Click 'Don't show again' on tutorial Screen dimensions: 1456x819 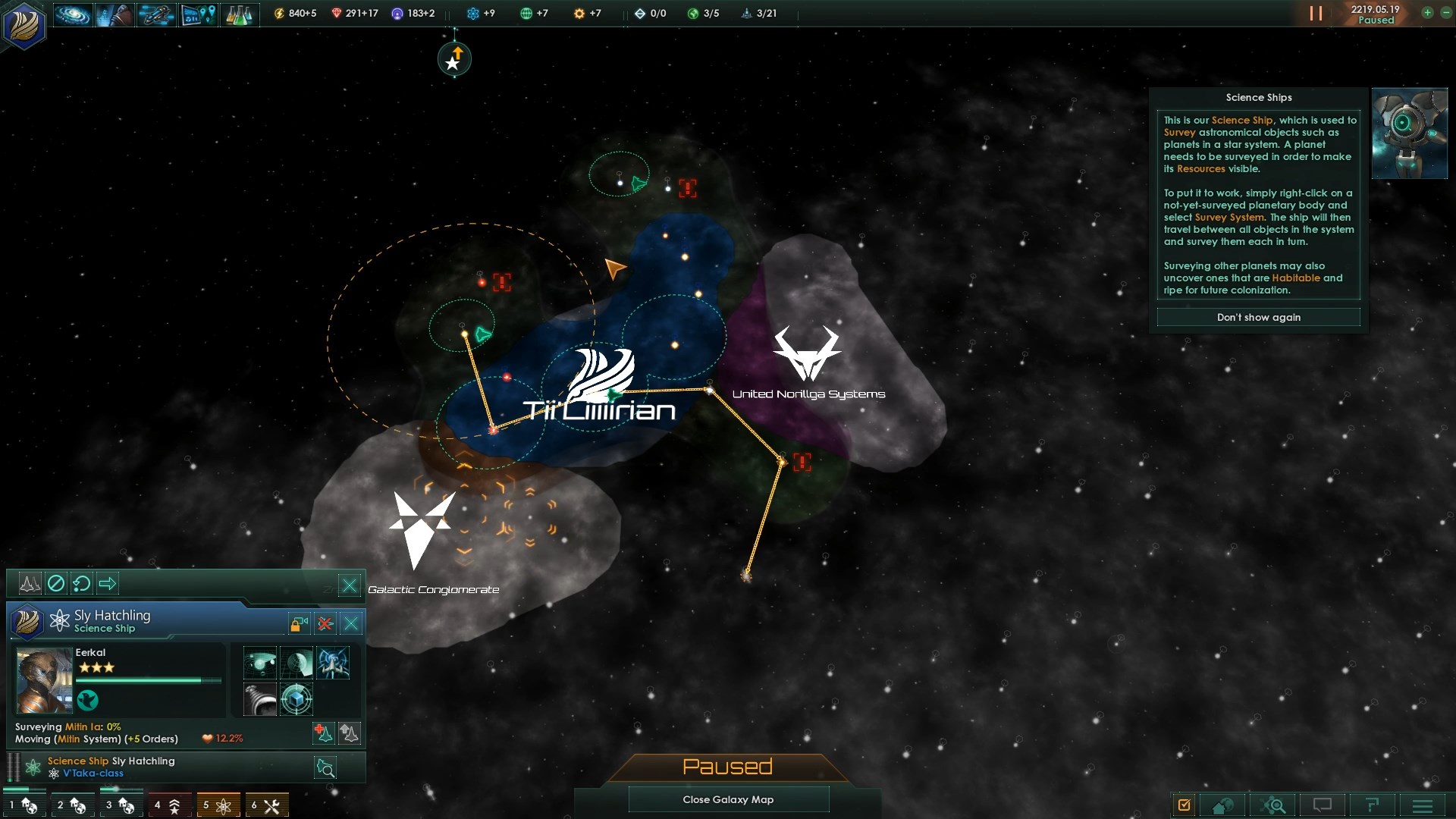[1258, 317]
